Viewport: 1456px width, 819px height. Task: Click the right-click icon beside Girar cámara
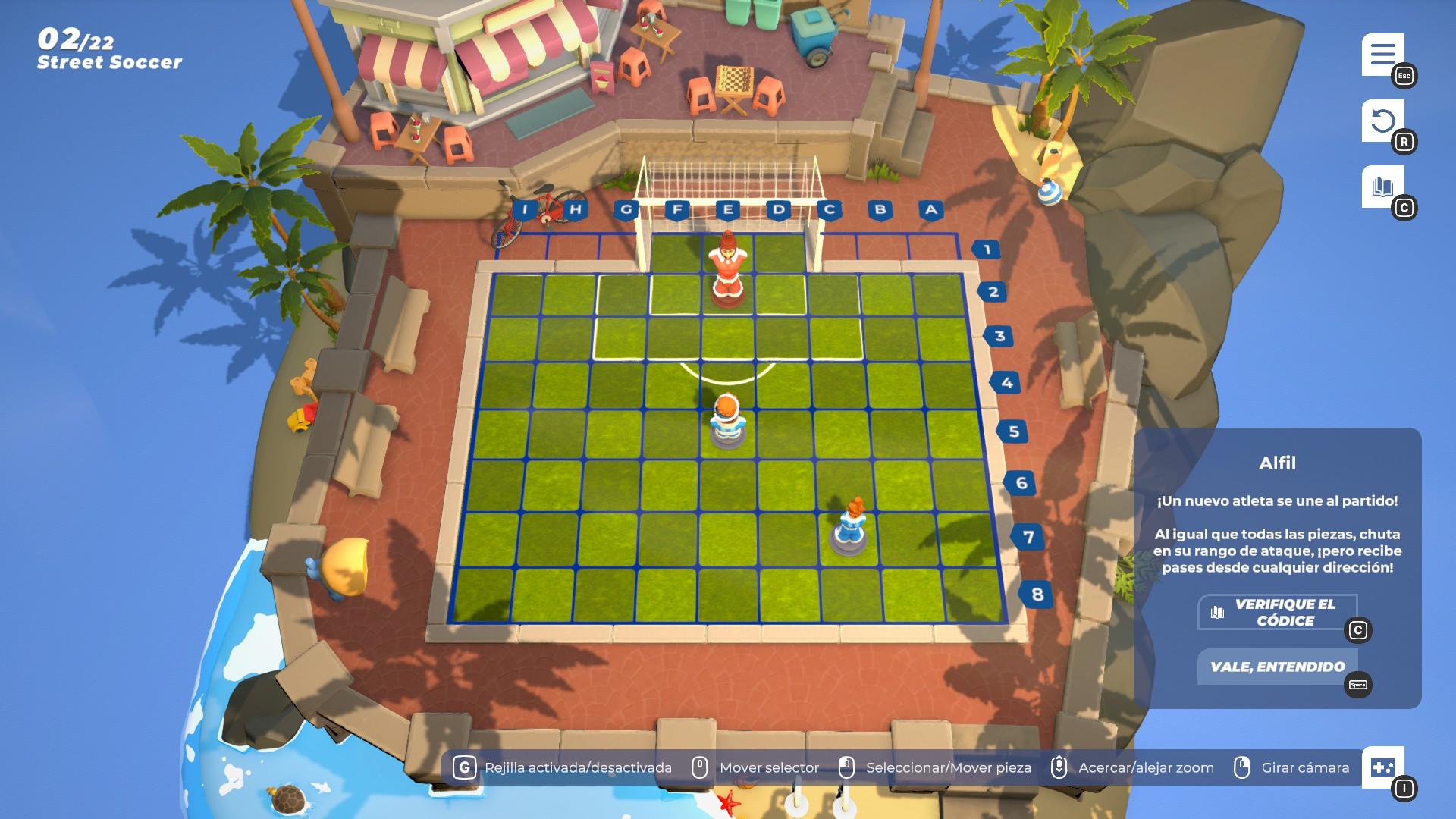1244,767
